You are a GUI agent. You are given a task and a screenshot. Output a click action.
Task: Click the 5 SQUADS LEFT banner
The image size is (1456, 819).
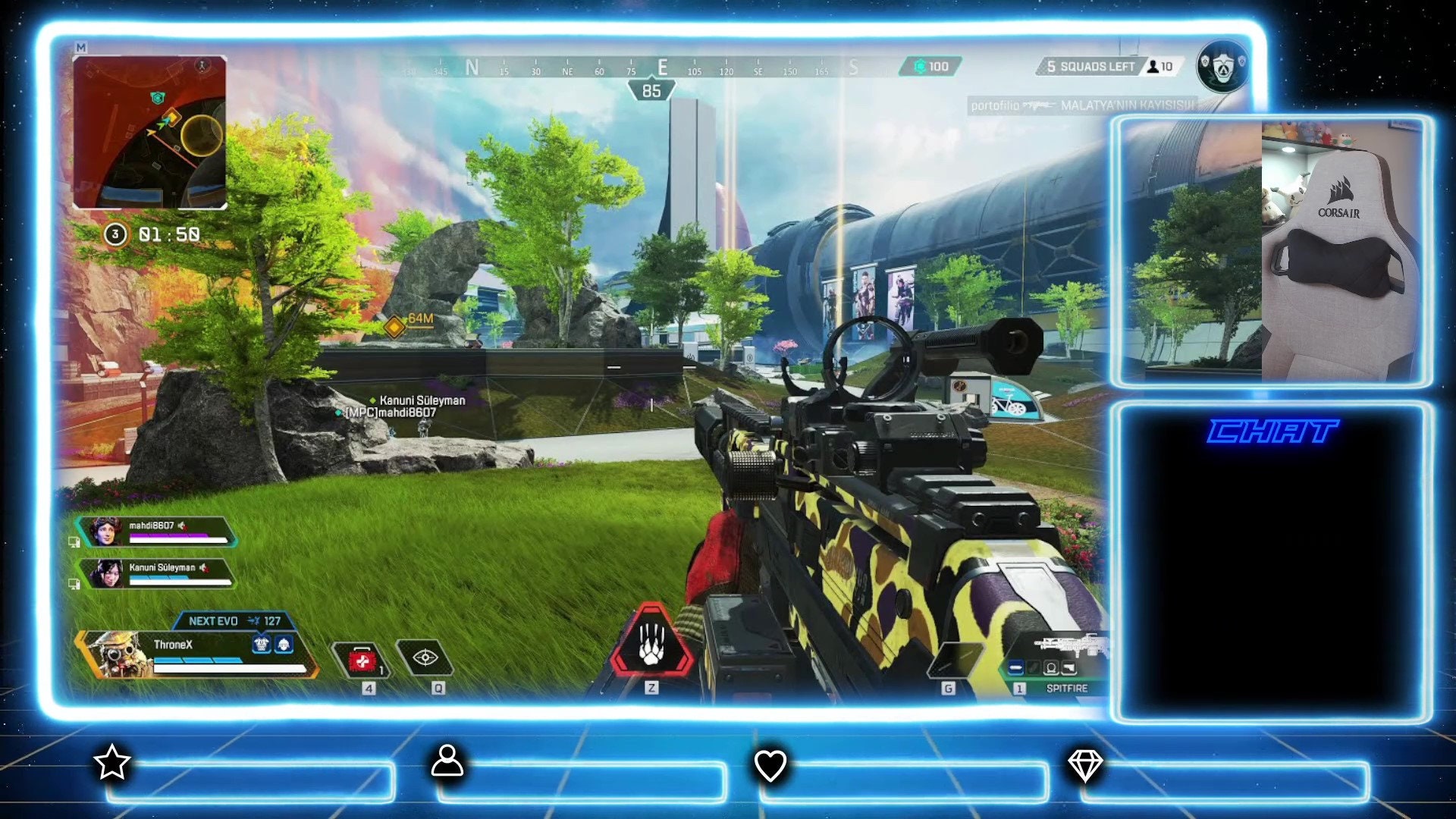pos(1088,67)
